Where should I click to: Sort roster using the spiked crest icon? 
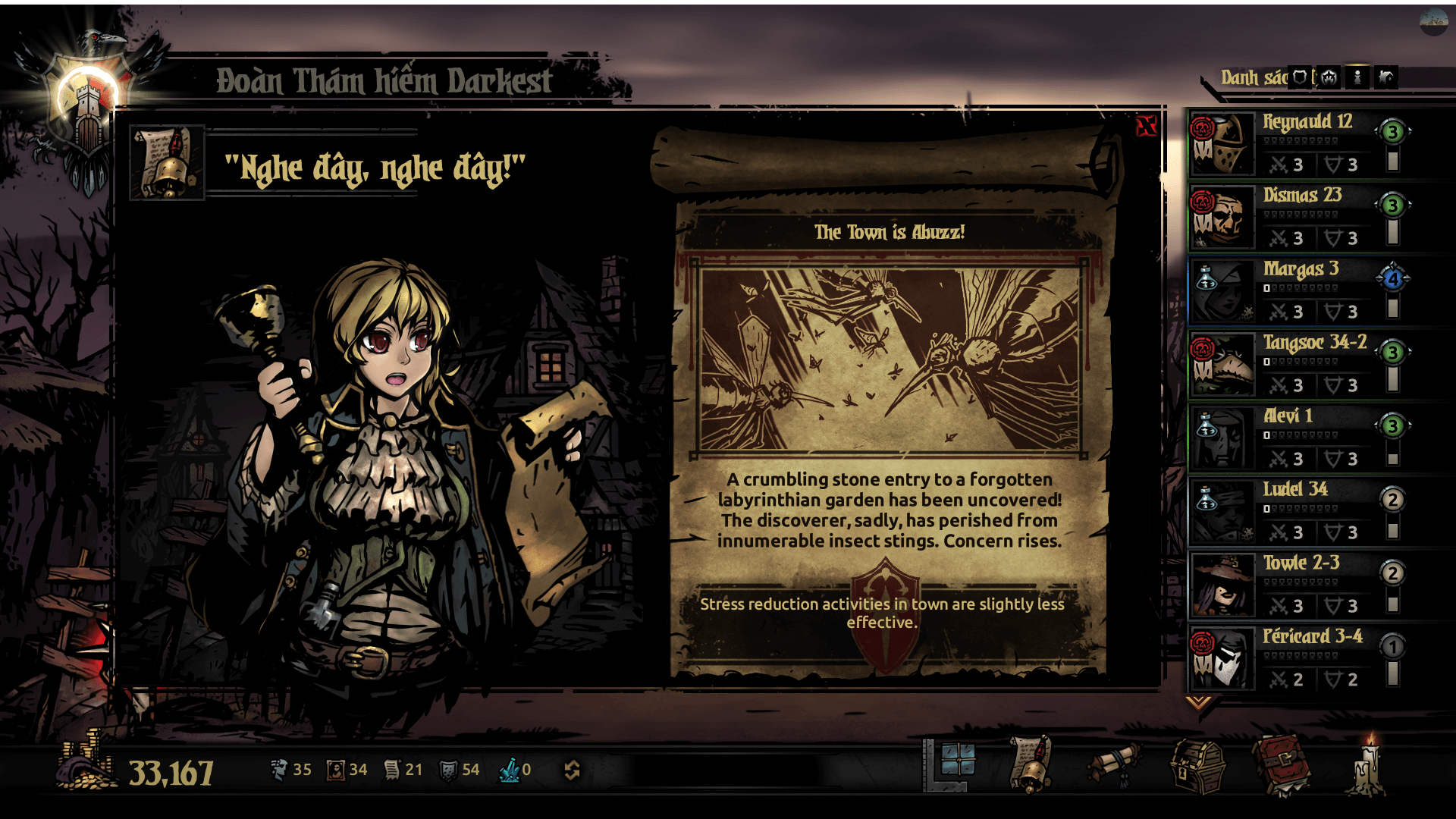1329,77
